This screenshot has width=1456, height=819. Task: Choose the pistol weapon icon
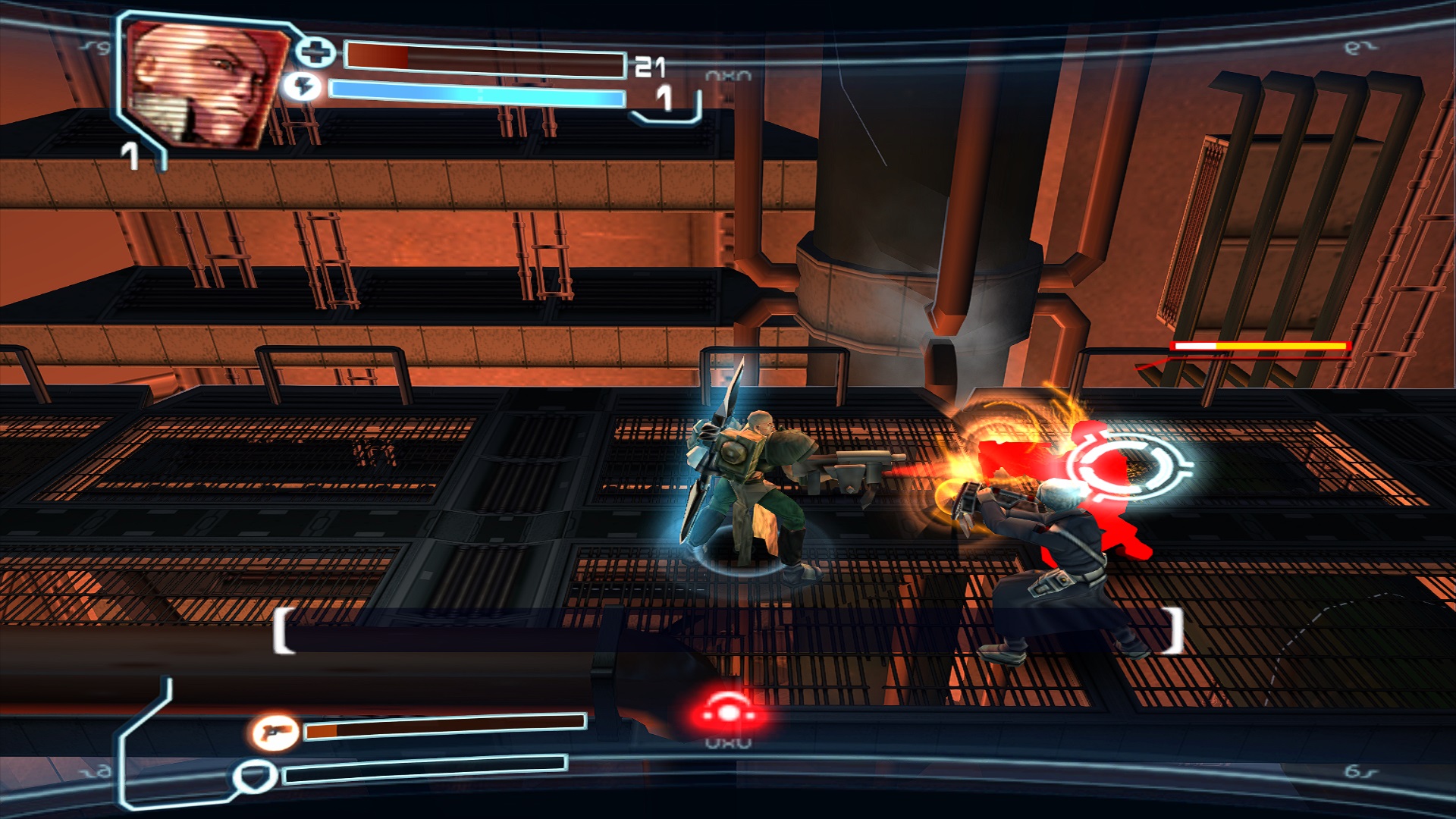point(274,732)
